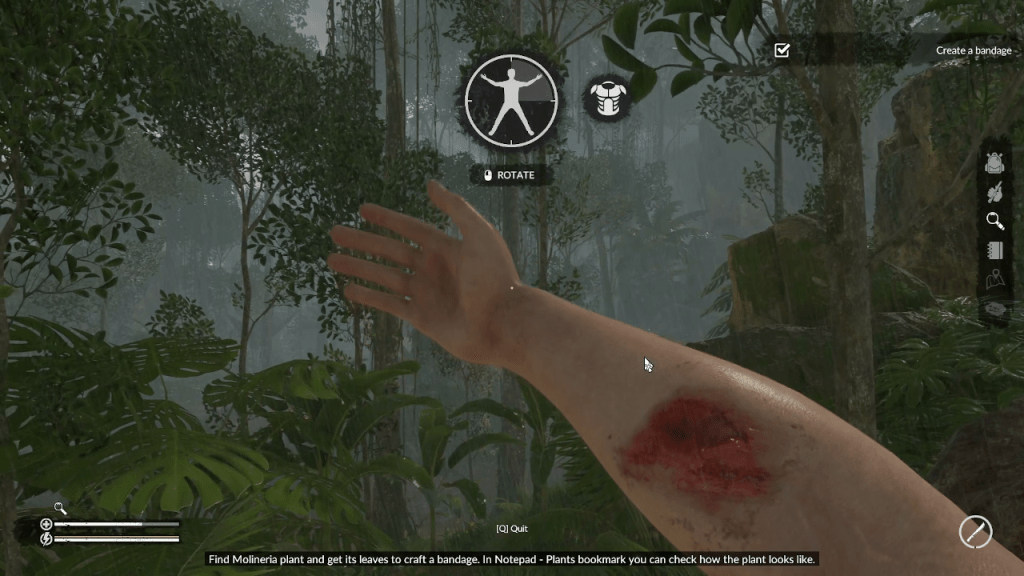Open the notebook icon

point(994,250)
